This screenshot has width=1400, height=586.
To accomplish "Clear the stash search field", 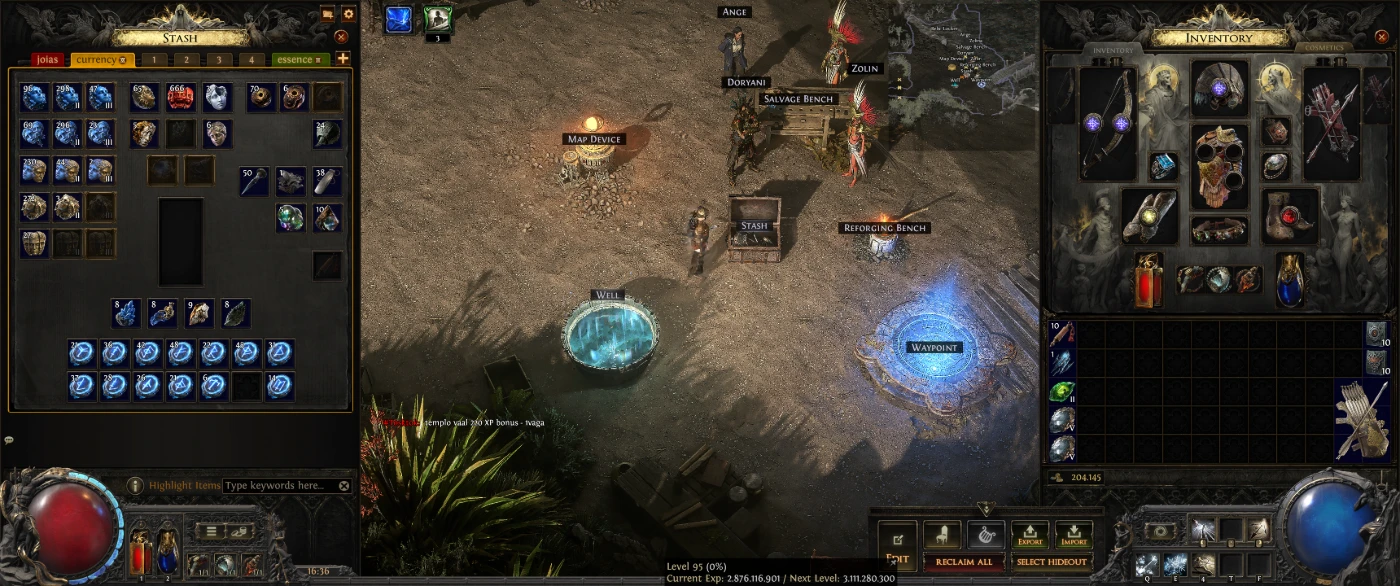I will [x=344, y=486].
